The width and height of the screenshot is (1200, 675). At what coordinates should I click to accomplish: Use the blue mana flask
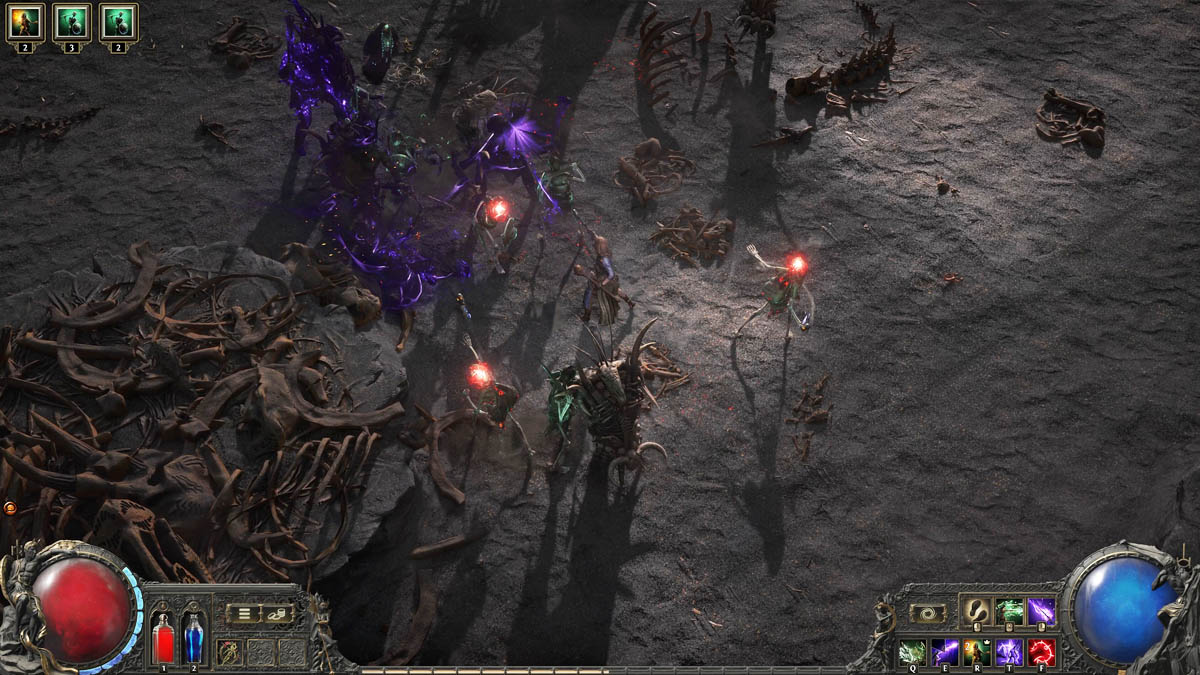[193, 639]
